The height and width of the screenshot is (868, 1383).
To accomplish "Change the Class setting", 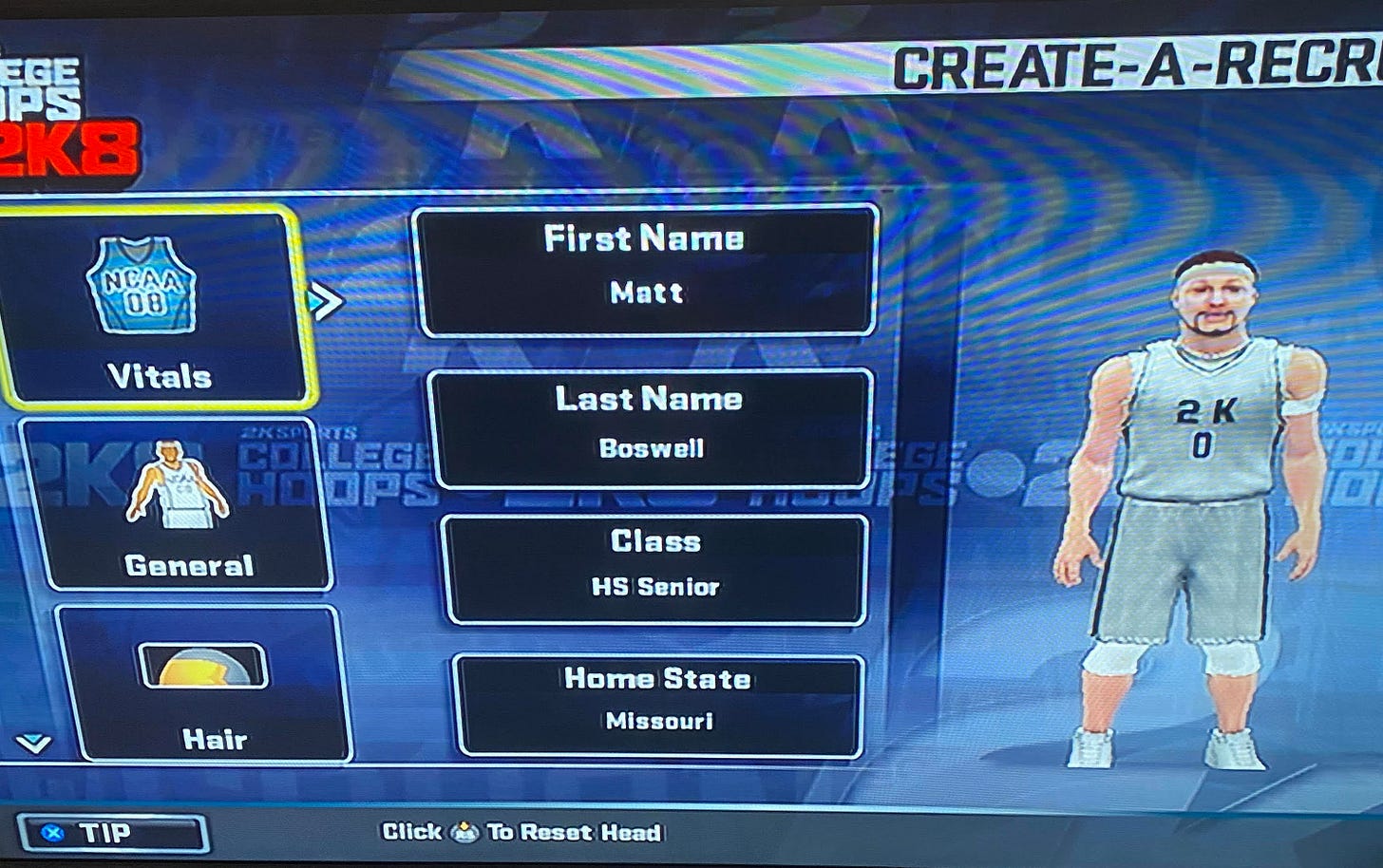I will point(655,568).
